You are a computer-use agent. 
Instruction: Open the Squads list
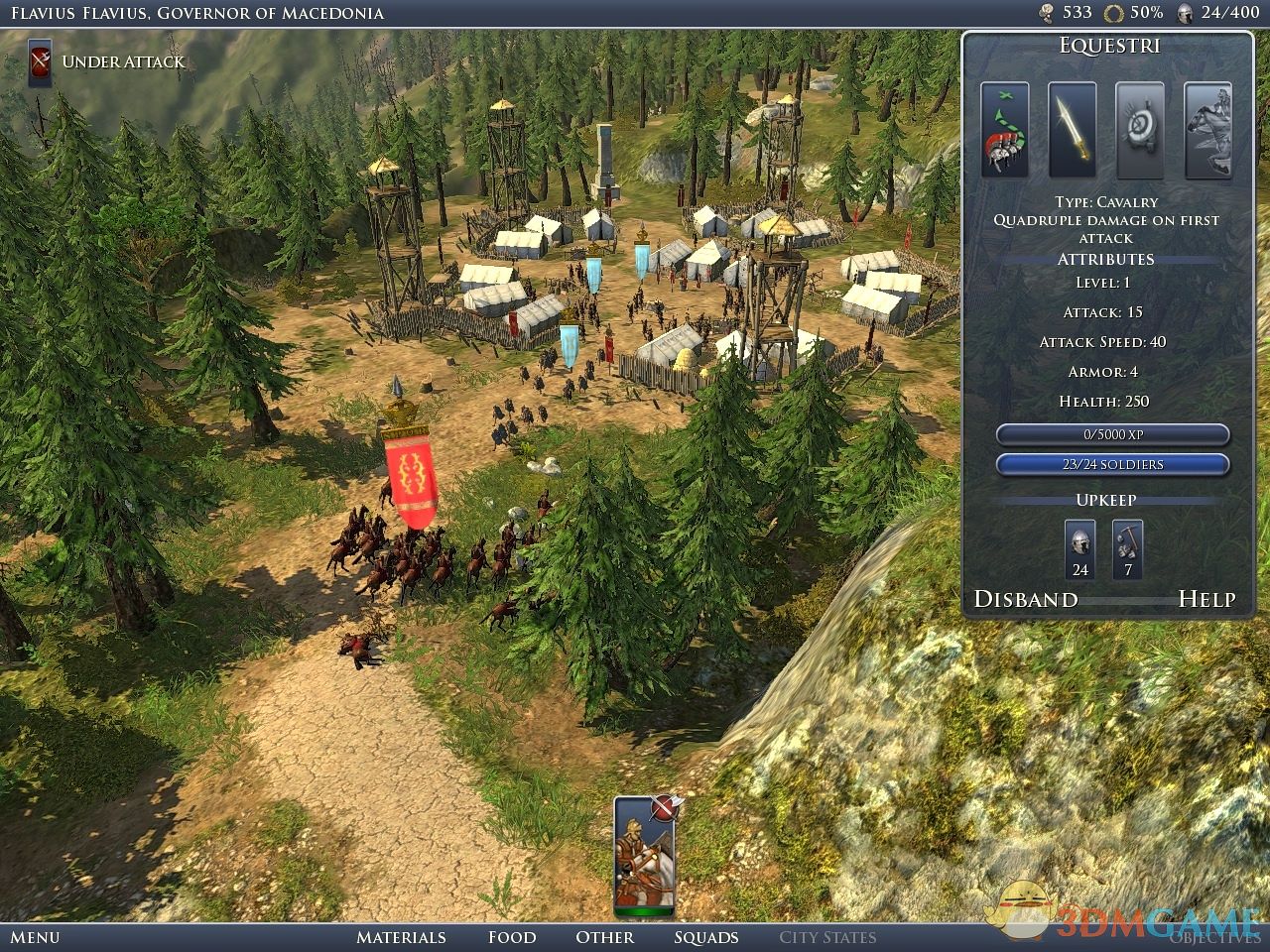pyautogui.click(x=706, y=937)
